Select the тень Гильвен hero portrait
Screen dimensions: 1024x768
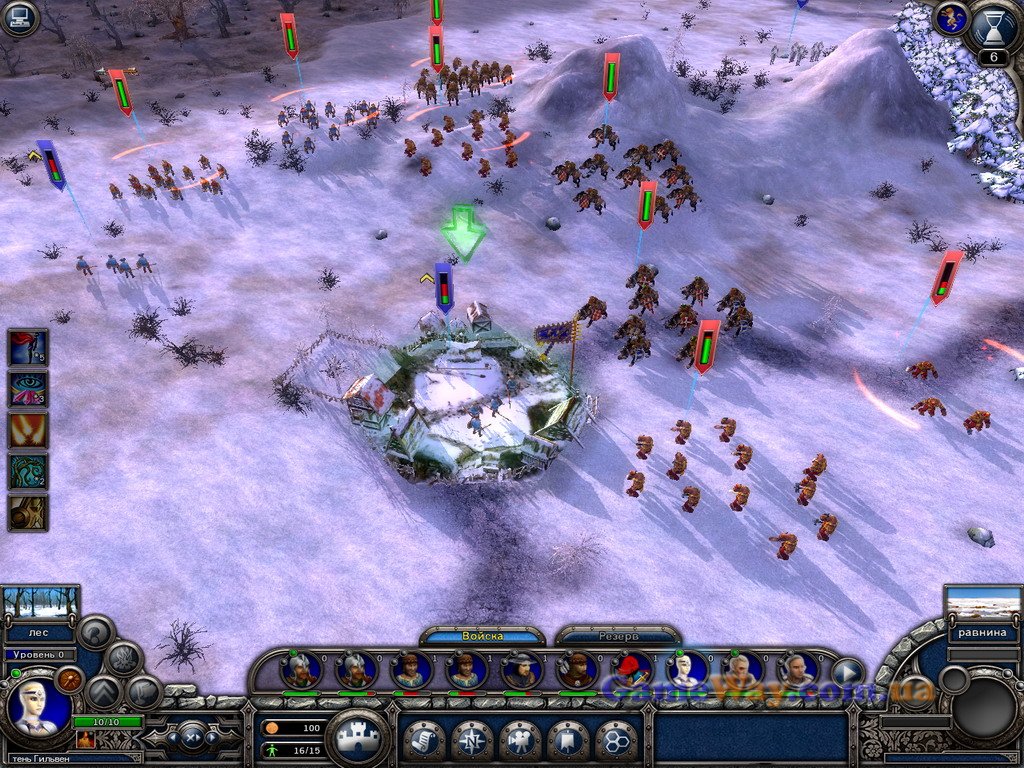pos(38,709)
